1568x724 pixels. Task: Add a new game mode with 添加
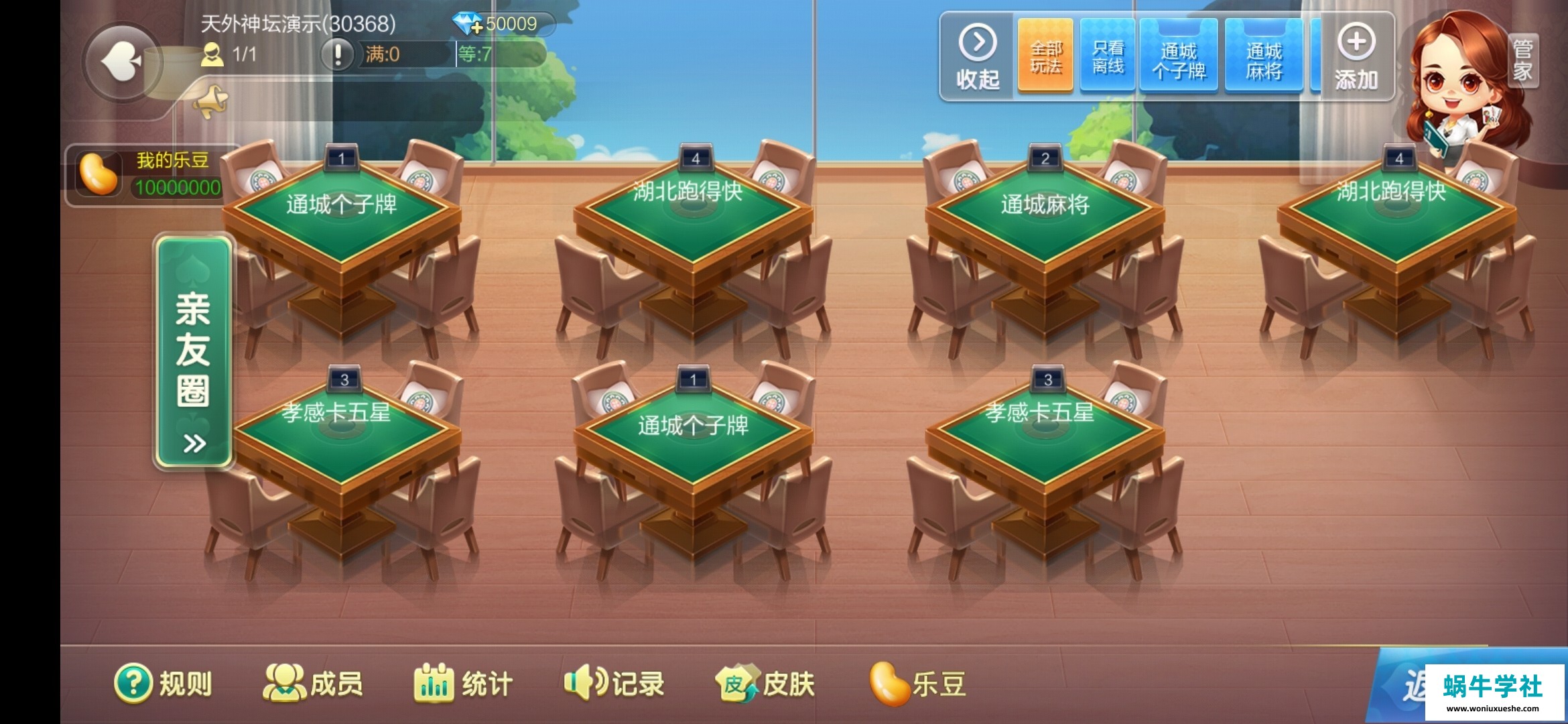[1356, 58]
